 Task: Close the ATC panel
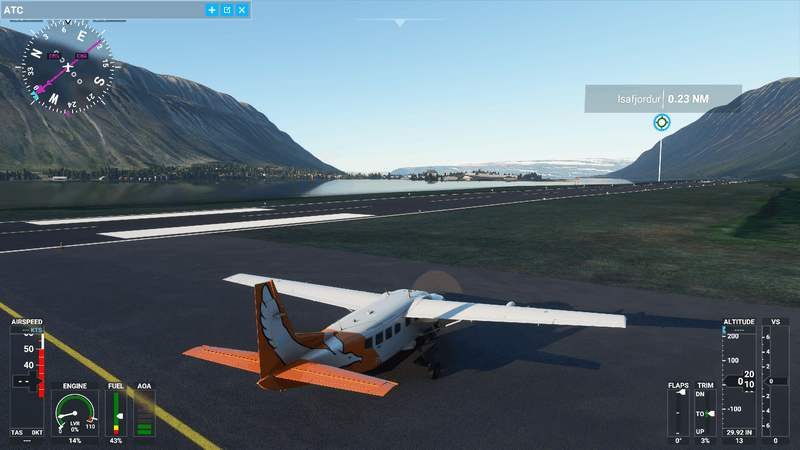click(x=242, y=9)
